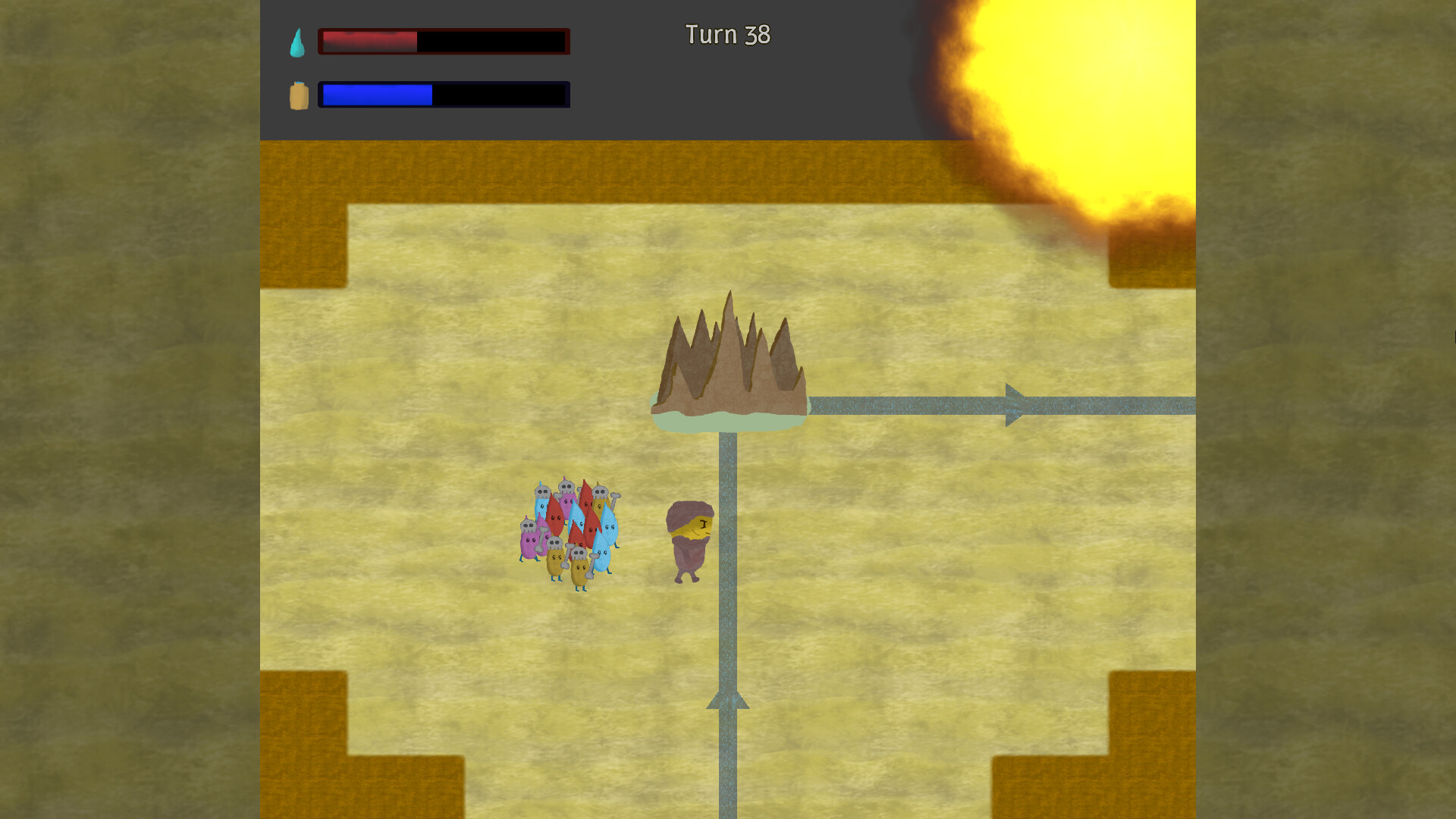Click the Turn 38 counter label
The width and height of the screenshot is (1456, 819).
727,35
